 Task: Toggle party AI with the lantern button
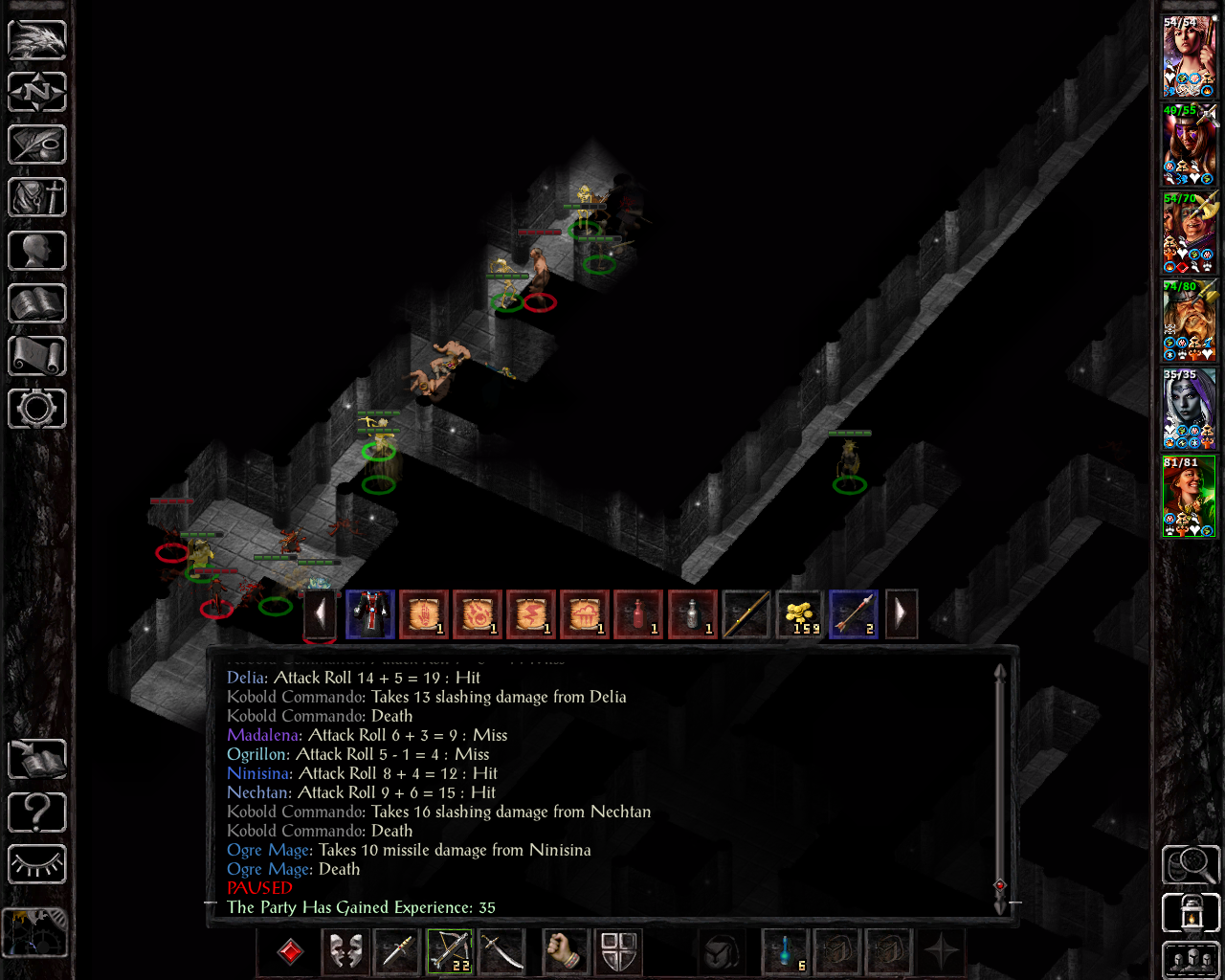pos(1191,913)
